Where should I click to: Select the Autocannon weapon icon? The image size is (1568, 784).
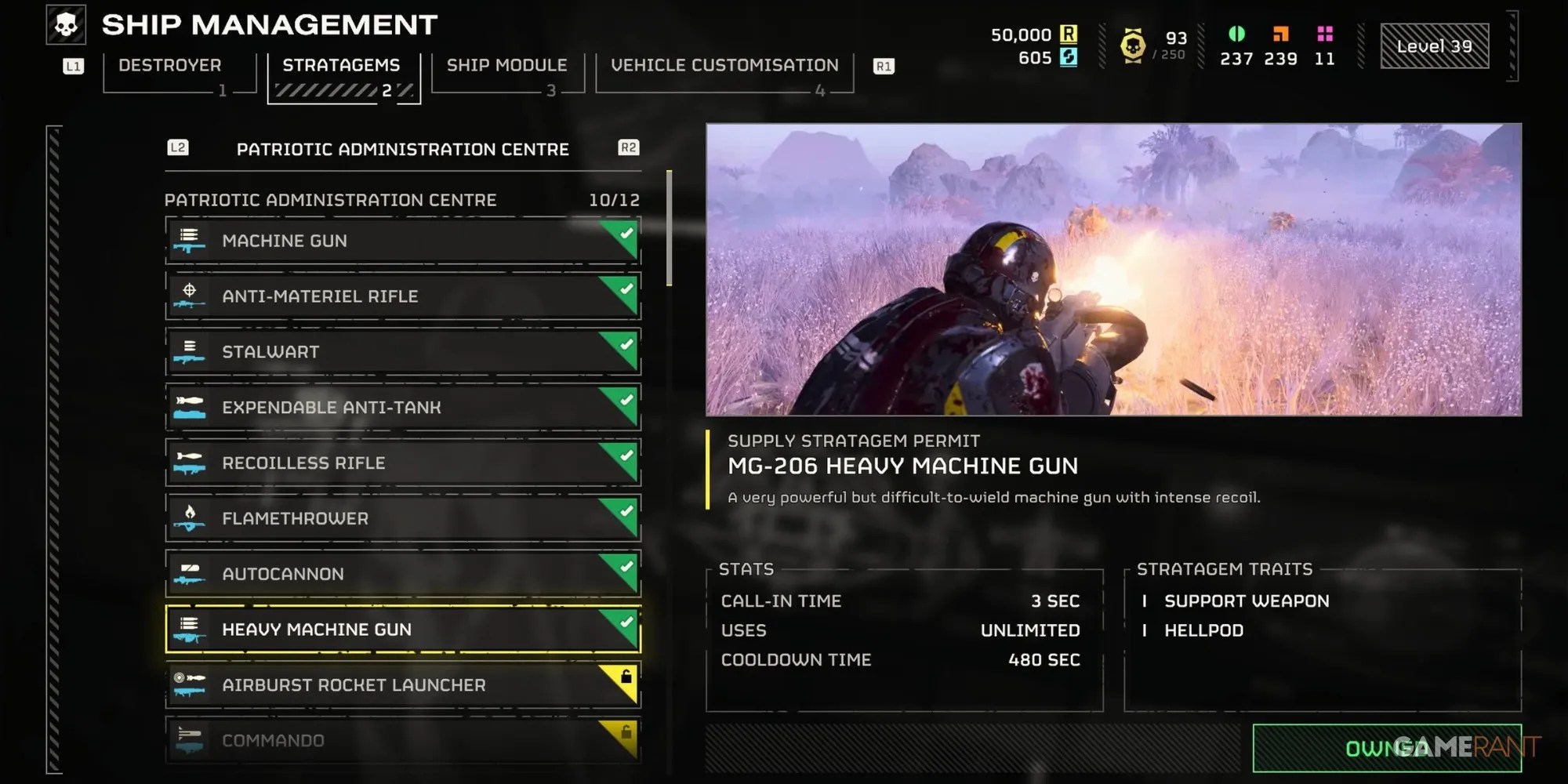tap(191, 575)
